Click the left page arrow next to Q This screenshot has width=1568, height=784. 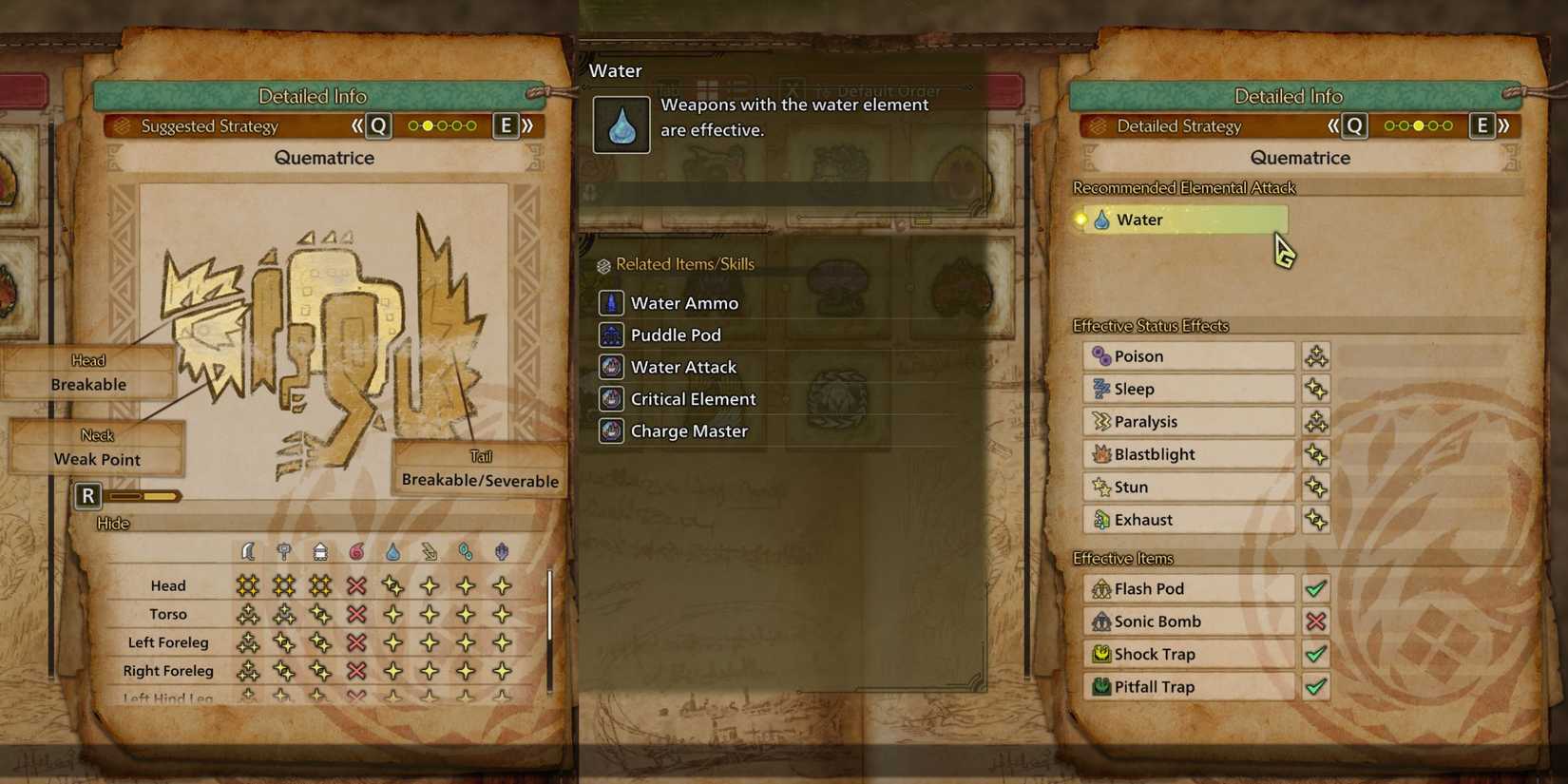pos(1333,124)
